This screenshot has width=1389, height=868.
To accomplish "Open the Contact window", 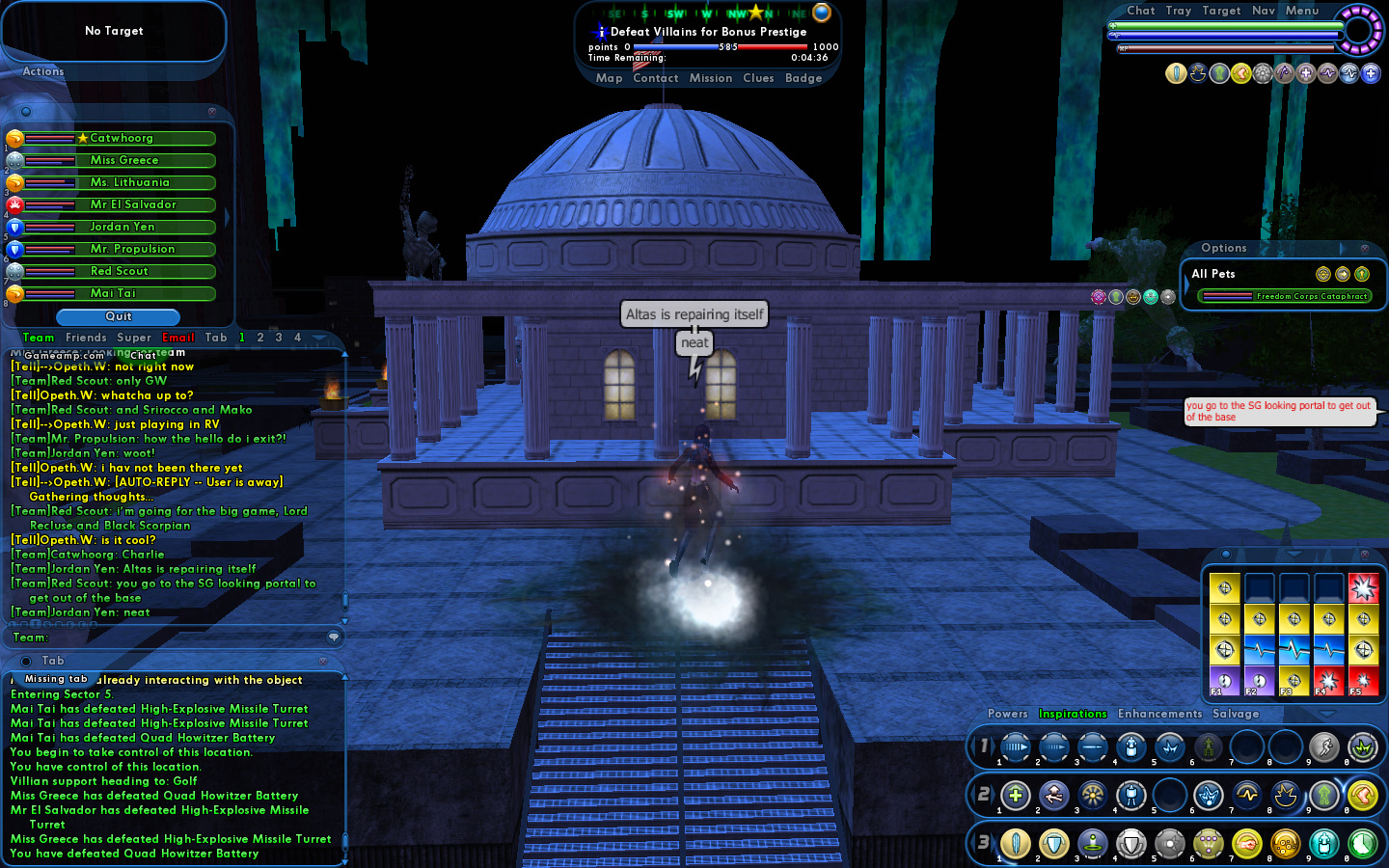I will (x=656, y=78).
